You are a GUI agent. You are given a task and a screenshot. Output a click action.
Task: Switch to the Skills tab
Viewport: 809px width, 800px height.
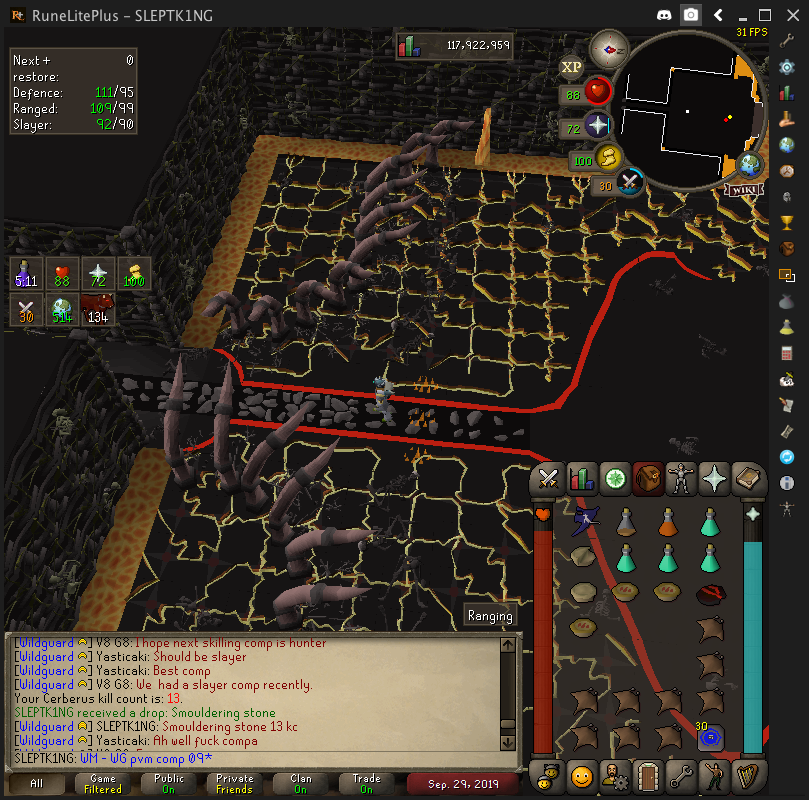pyautogui.click(x=581, y=479)
